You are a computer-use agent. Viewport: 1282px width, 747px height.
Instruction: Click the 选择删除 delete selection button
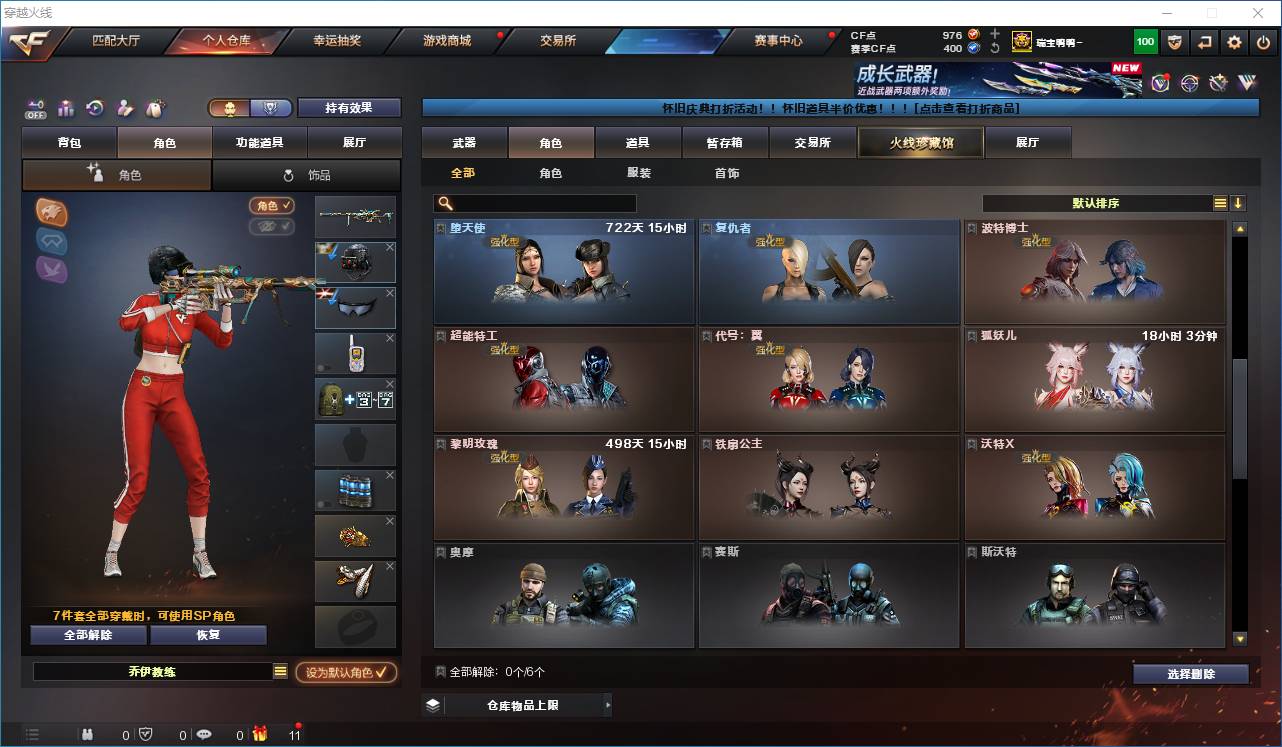click(x=1190, y=673)
